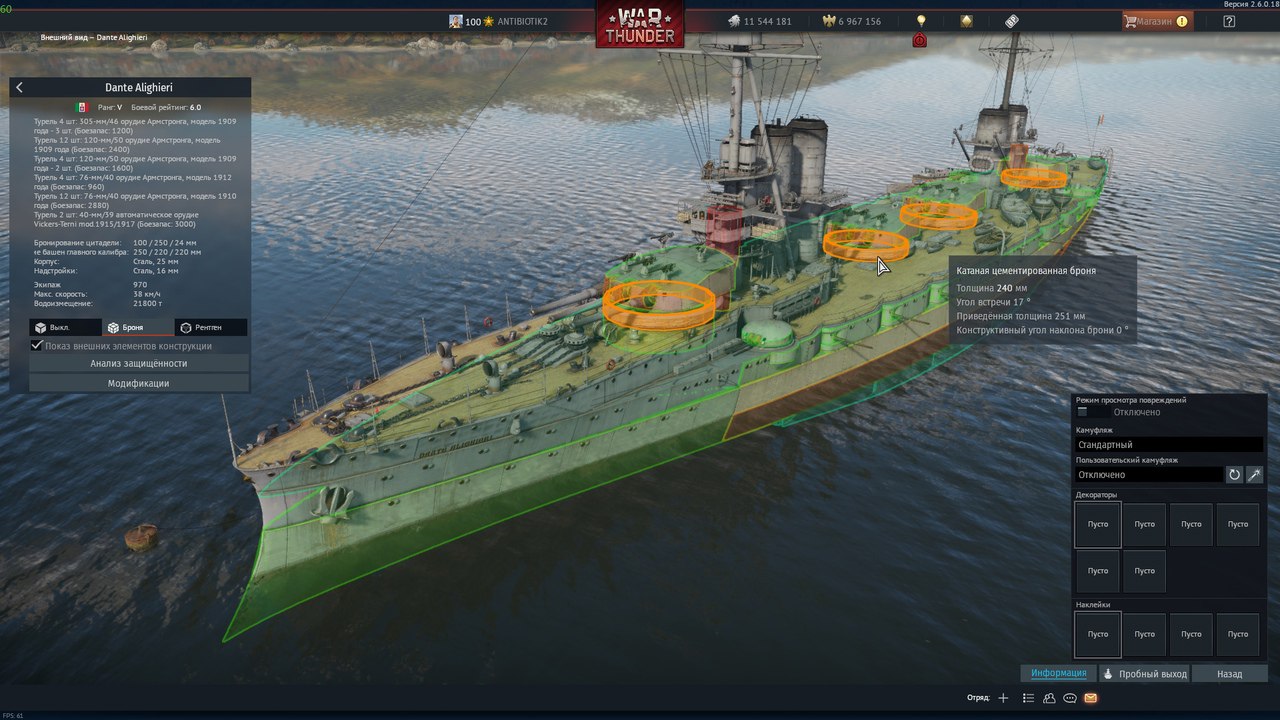Select the Броня armor view tab
Screen dimensions: 1280x720
coord(138,327)
